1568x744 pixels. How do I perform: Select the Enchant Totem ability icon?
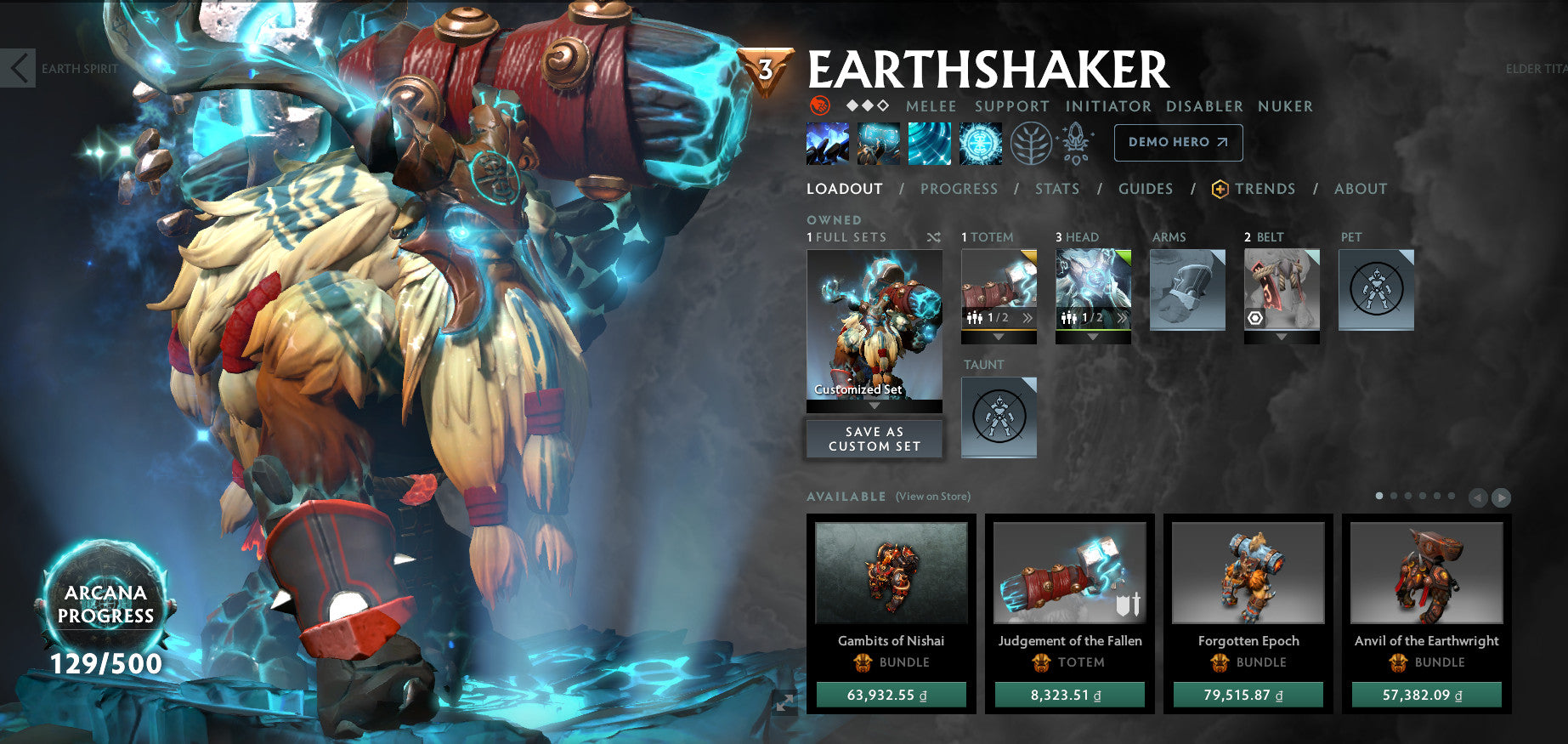[x=877, y=143]
